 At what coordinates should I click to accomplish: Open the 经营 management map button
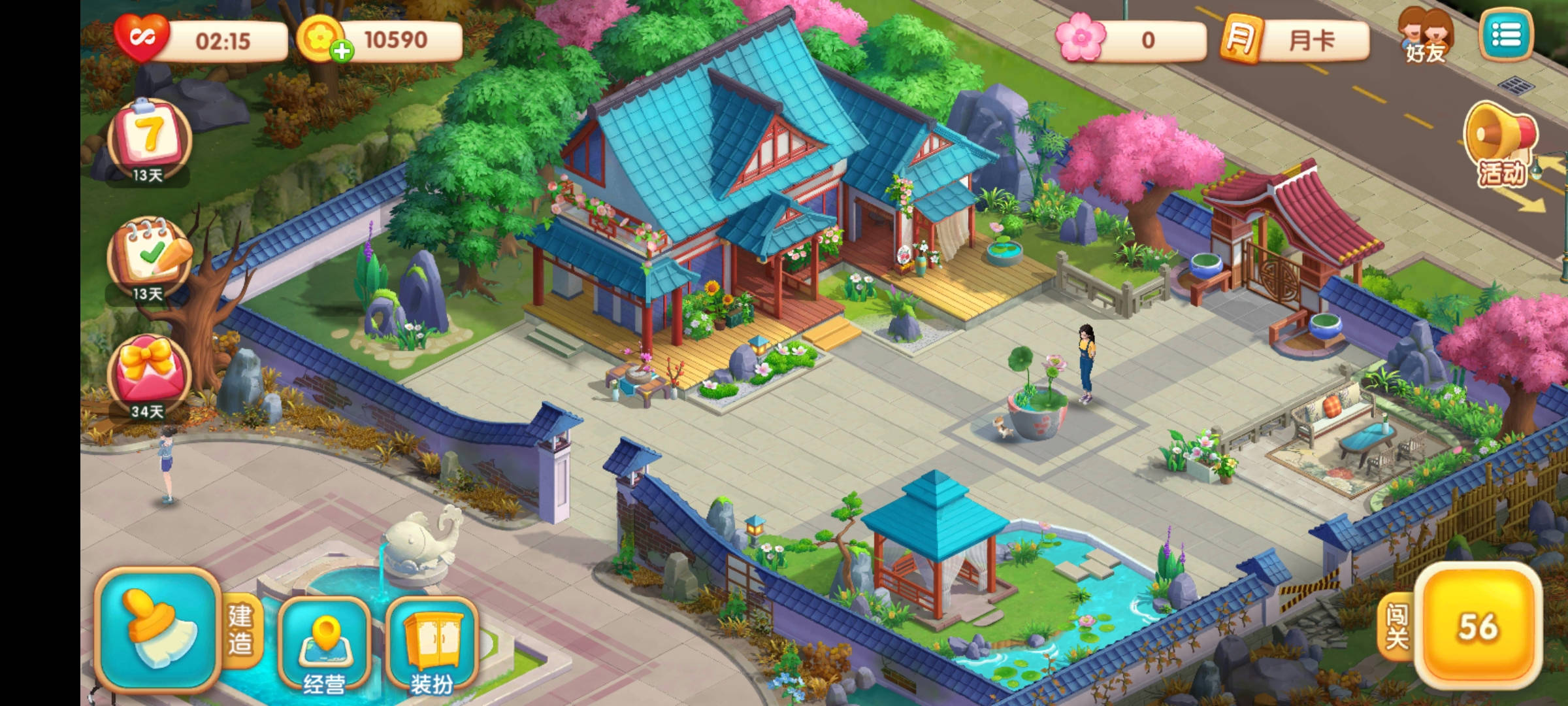[x=325, y=643]
